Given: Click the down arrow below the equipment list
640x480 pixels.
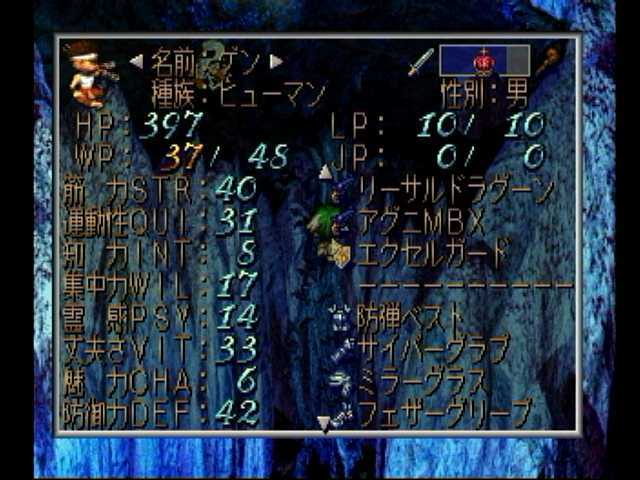Looking at the screenshot, I should 325,426.
